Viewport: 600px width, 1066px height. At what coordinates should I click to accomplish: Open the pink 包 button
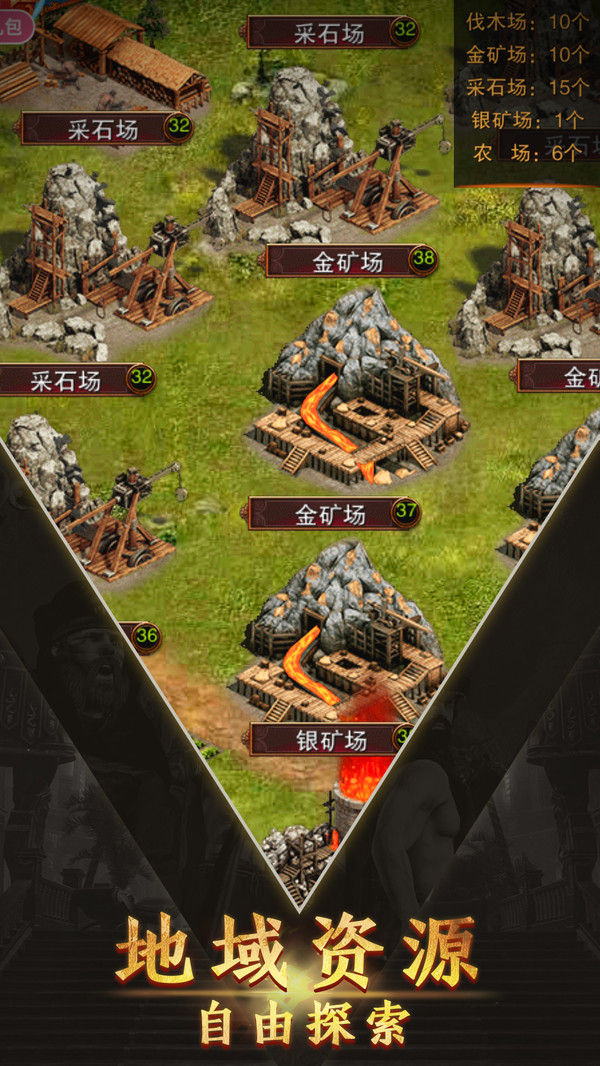[x=14, y=26]
